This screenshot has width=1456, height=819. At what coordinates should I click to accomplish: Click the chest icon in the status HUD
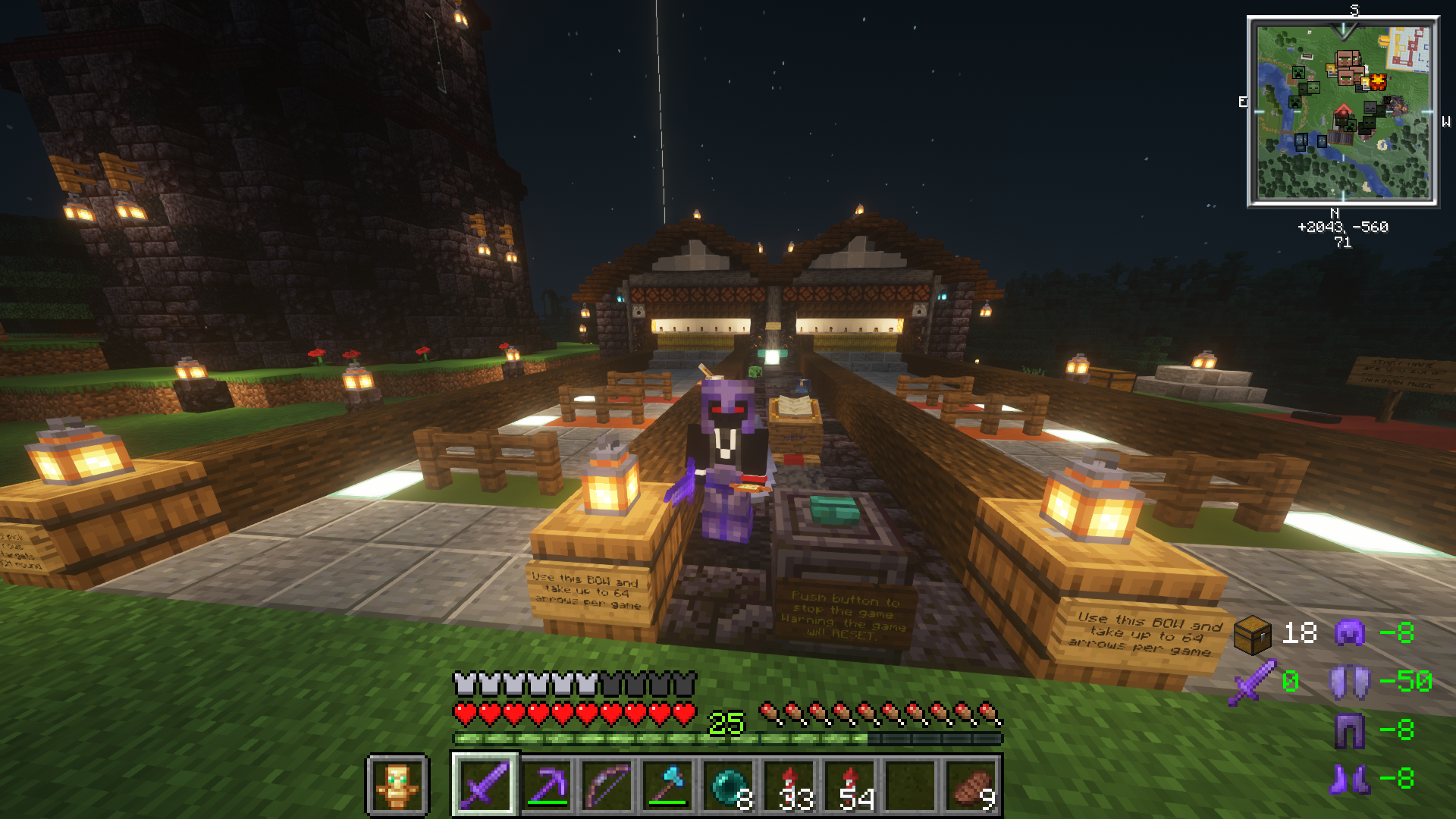[1252, 634]
